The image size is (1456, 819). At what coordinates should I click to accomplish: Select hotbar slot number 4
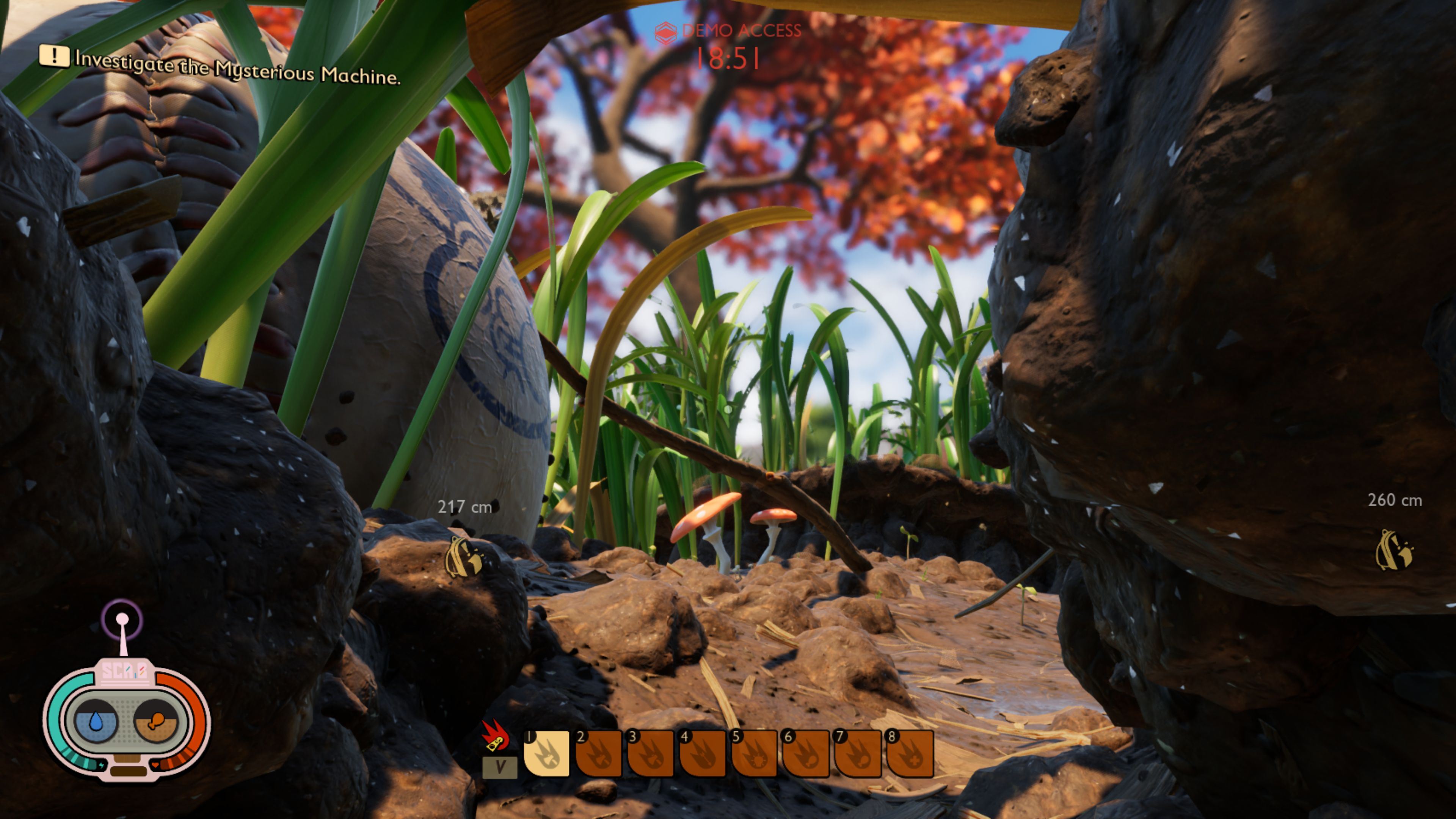click(703, 753)
